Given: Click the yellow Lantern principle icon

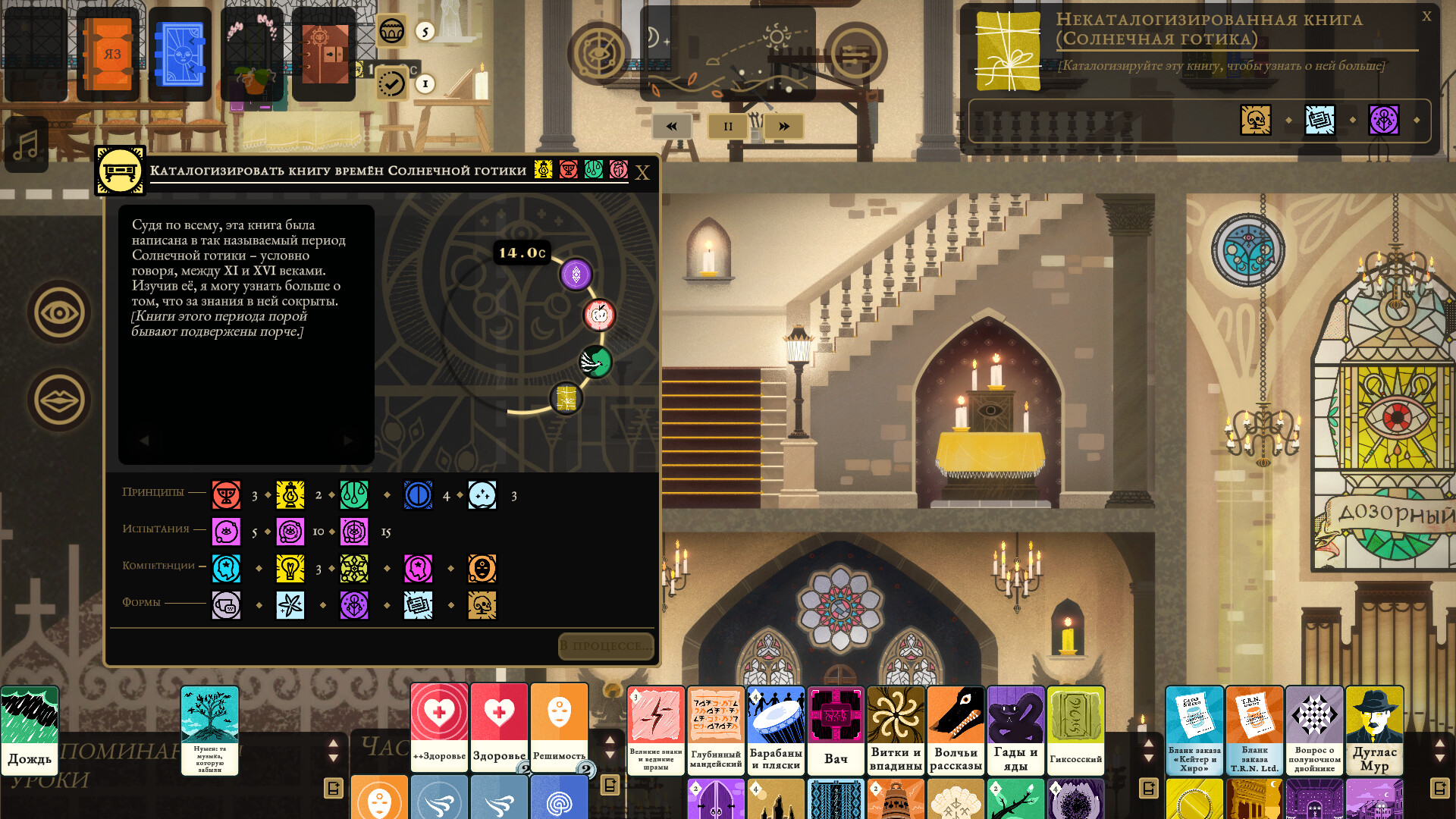Looking at the screenshot, I should click(x=290, y=494).
